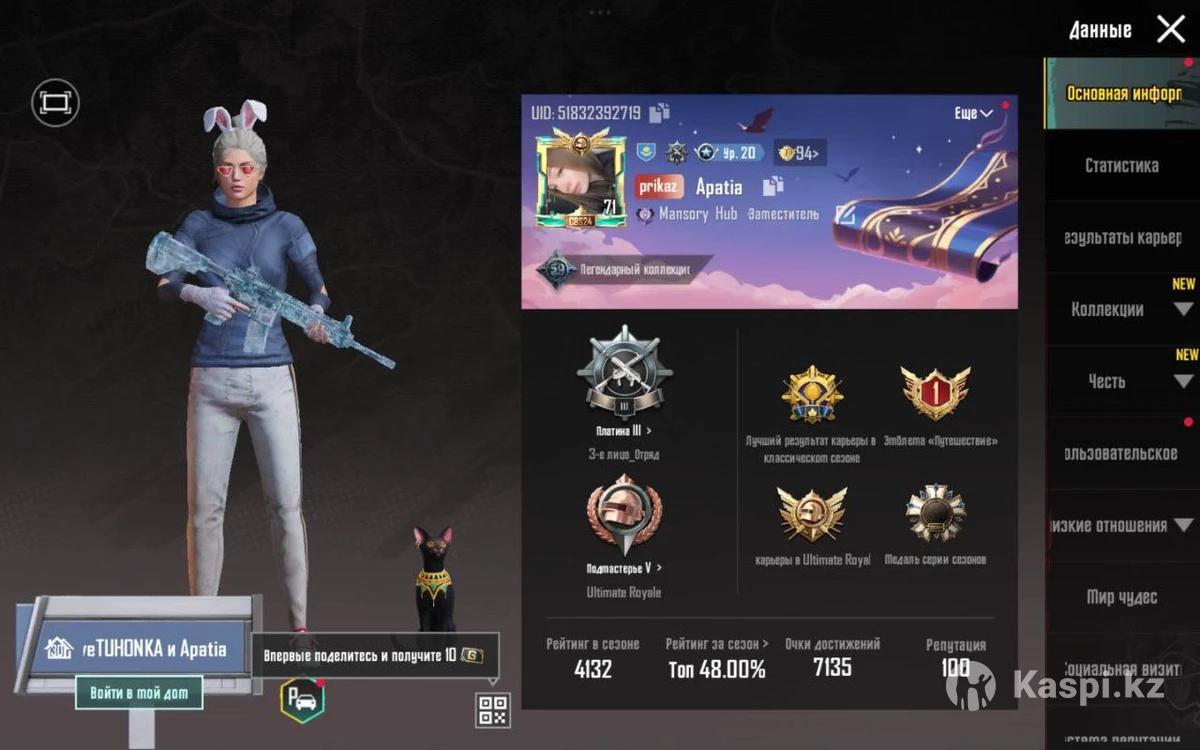
Task: Copy the player UID
Action: [659, 113]
